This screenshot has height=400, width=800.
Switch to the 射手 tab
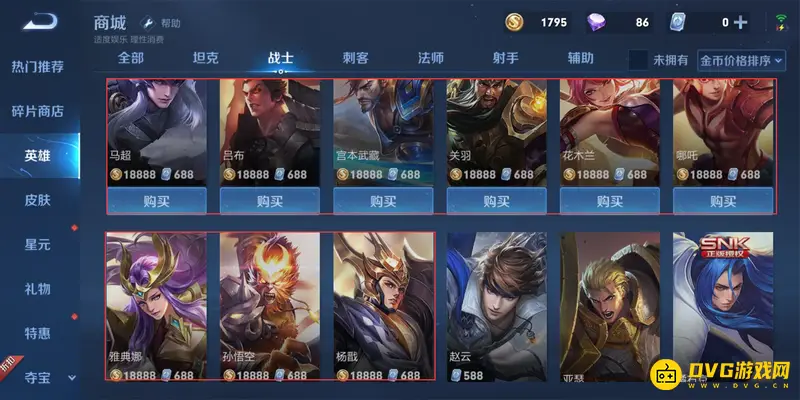(506, 58)
